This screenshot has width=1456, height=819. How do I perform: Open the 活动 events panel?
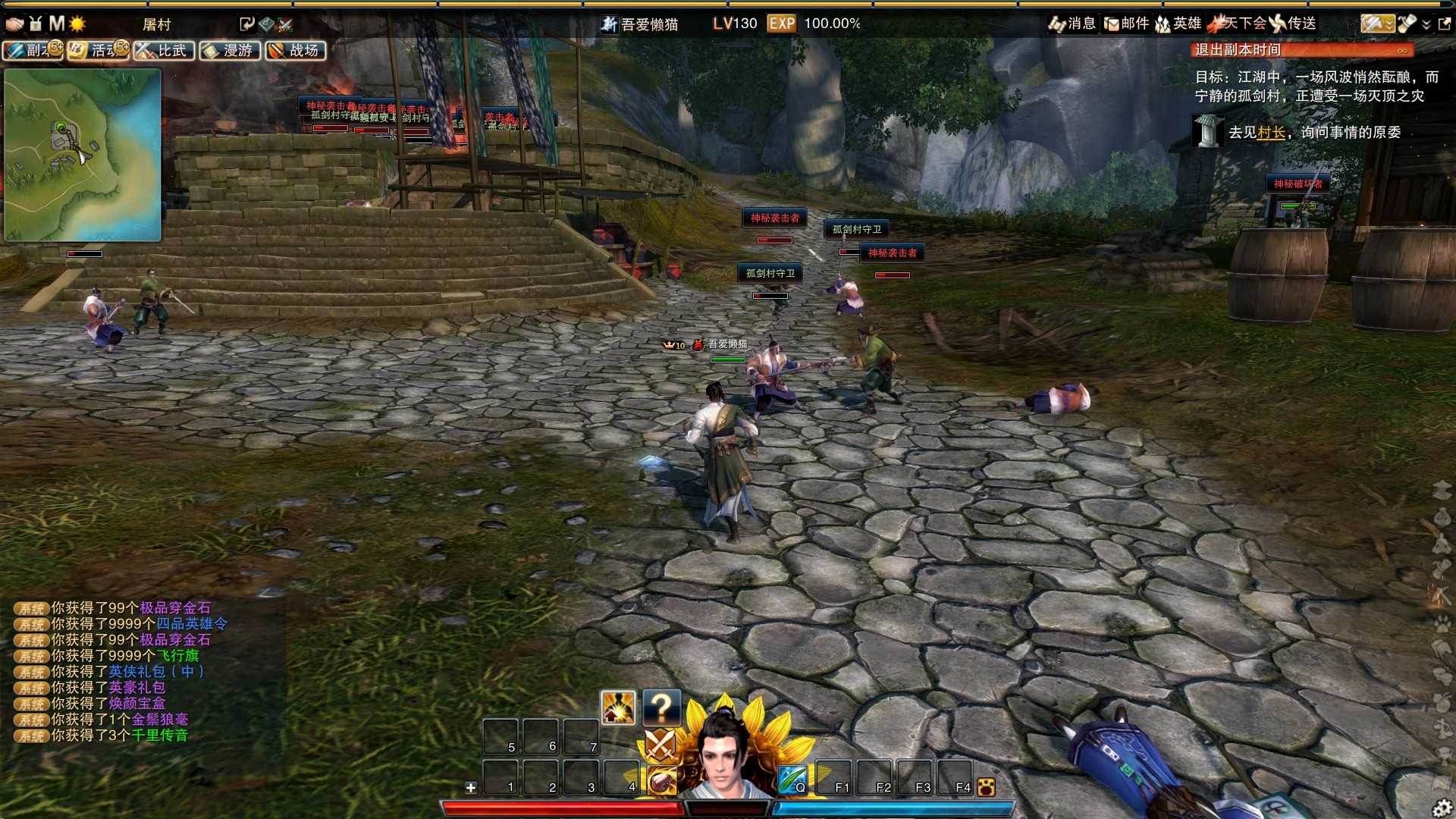[98, 51]
